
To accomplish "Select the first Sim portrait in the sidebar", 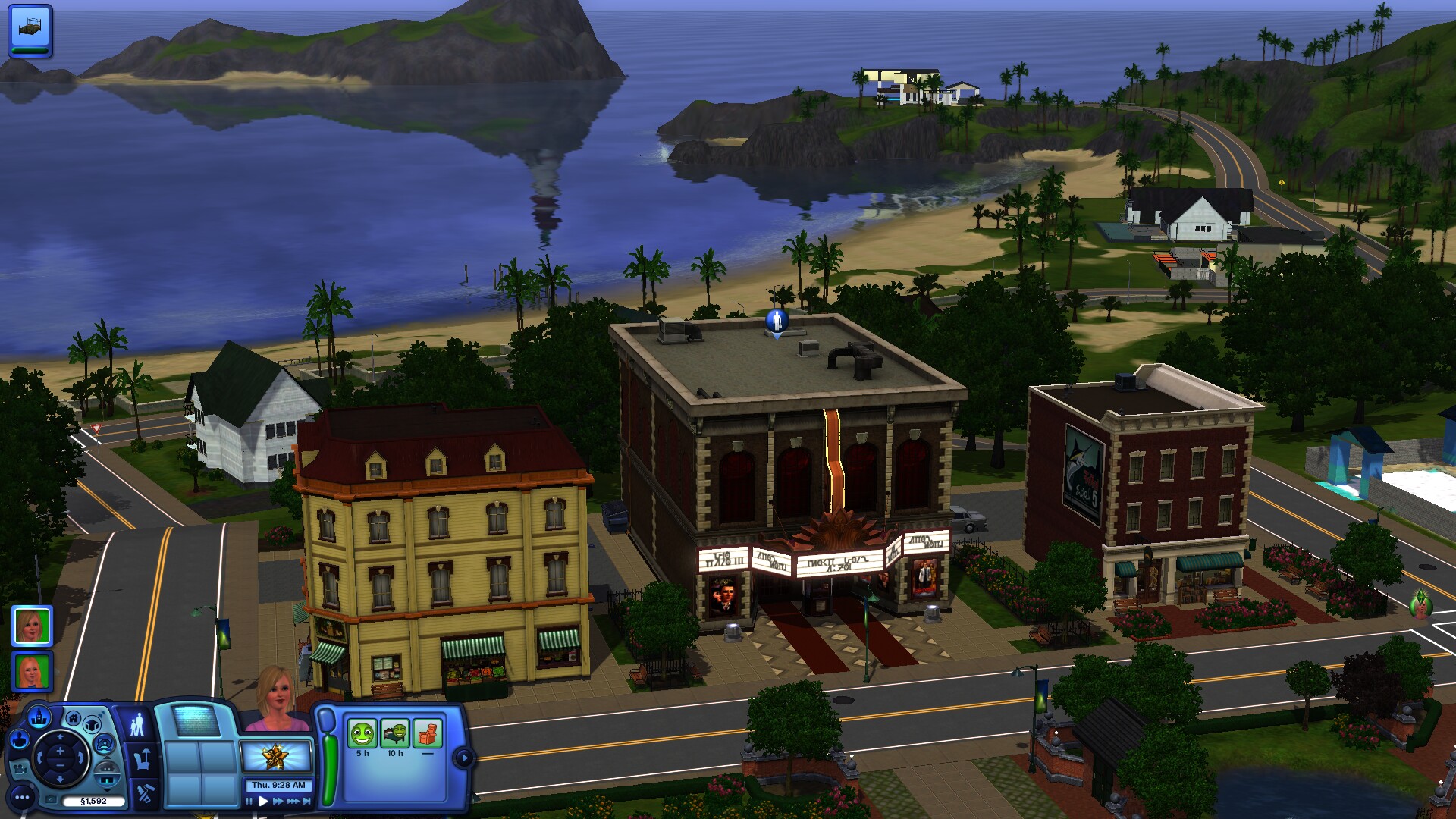I will [x=32, y=626].
